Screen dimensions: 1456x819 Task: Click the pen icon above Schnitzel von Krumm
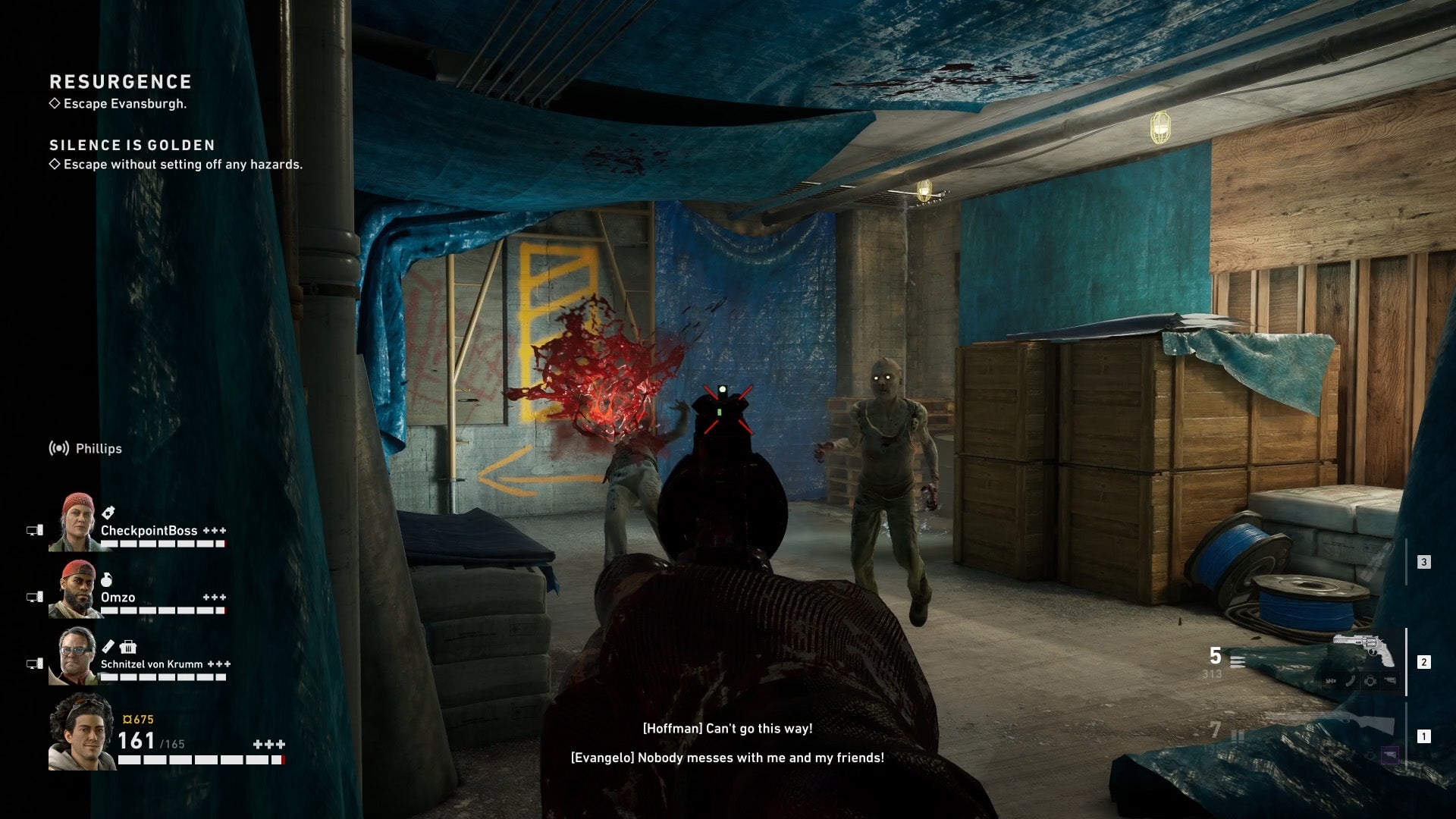pyautogui.click(x=110, y=645)
